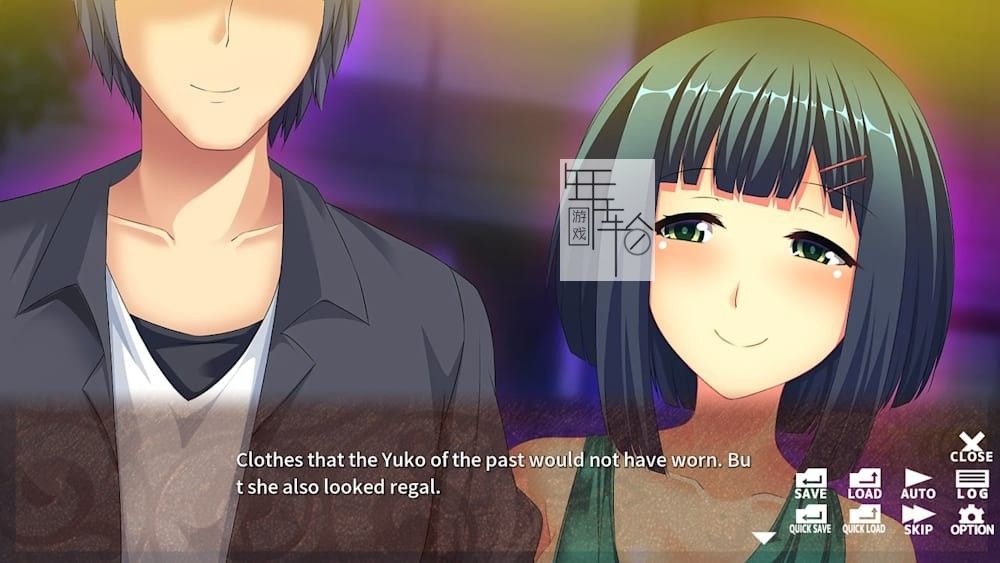Open the dialogue Log
Screen dimensions: 1000x563
971,484
